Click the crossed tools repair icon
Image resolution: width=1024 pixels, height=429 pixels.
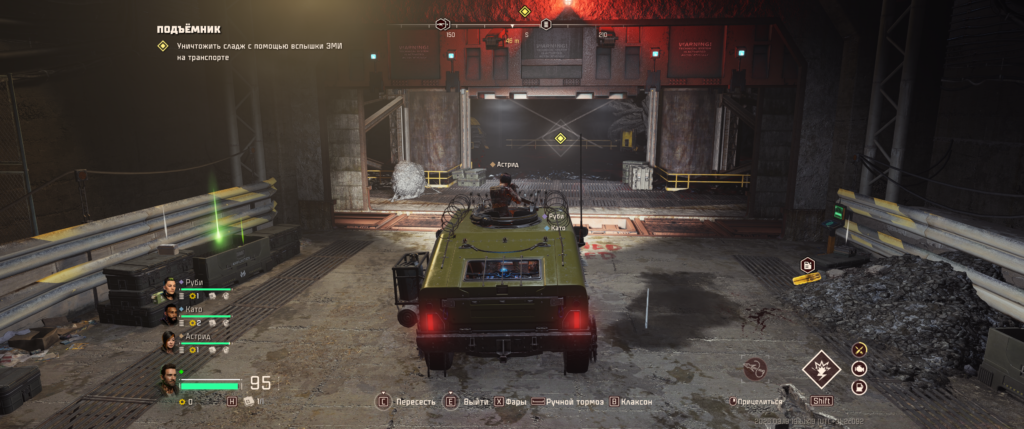[858, 349]
